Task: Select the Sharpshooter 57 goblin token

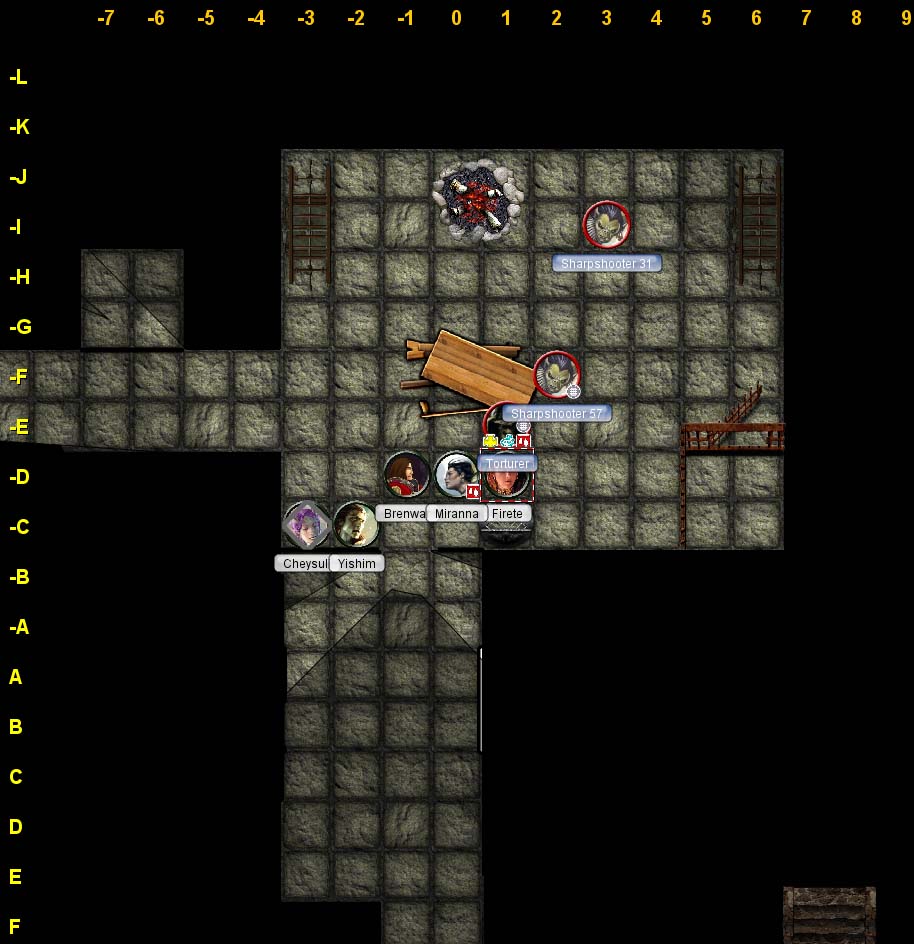Action: (x=556, y=375)
